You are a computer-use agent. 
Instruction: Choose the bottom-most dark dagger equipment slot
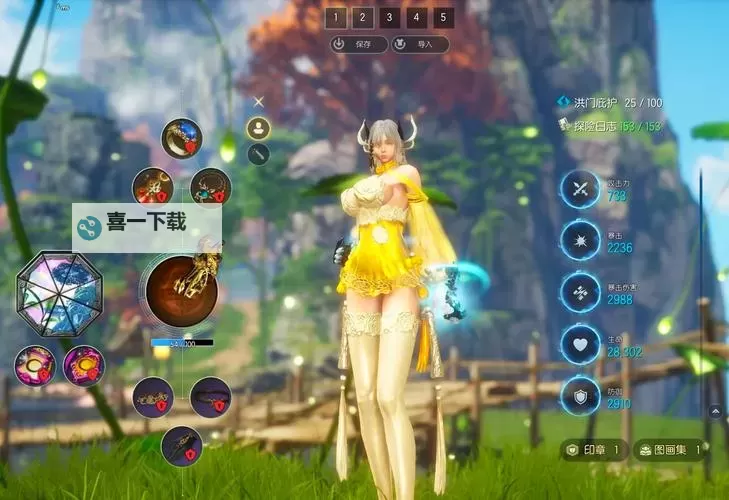[x=181, y=445]
